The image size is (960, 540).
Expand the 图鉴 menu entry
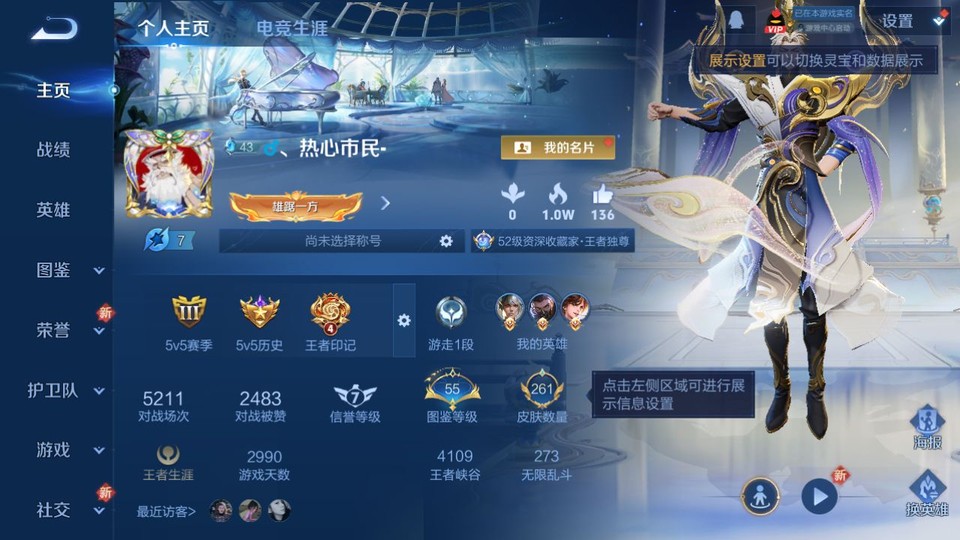(60, 270)
